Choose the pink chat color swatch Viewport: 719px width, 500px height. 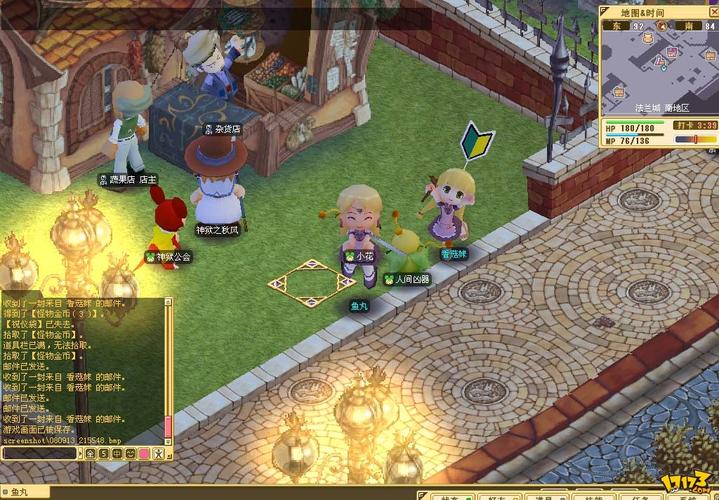click(142, 454)
